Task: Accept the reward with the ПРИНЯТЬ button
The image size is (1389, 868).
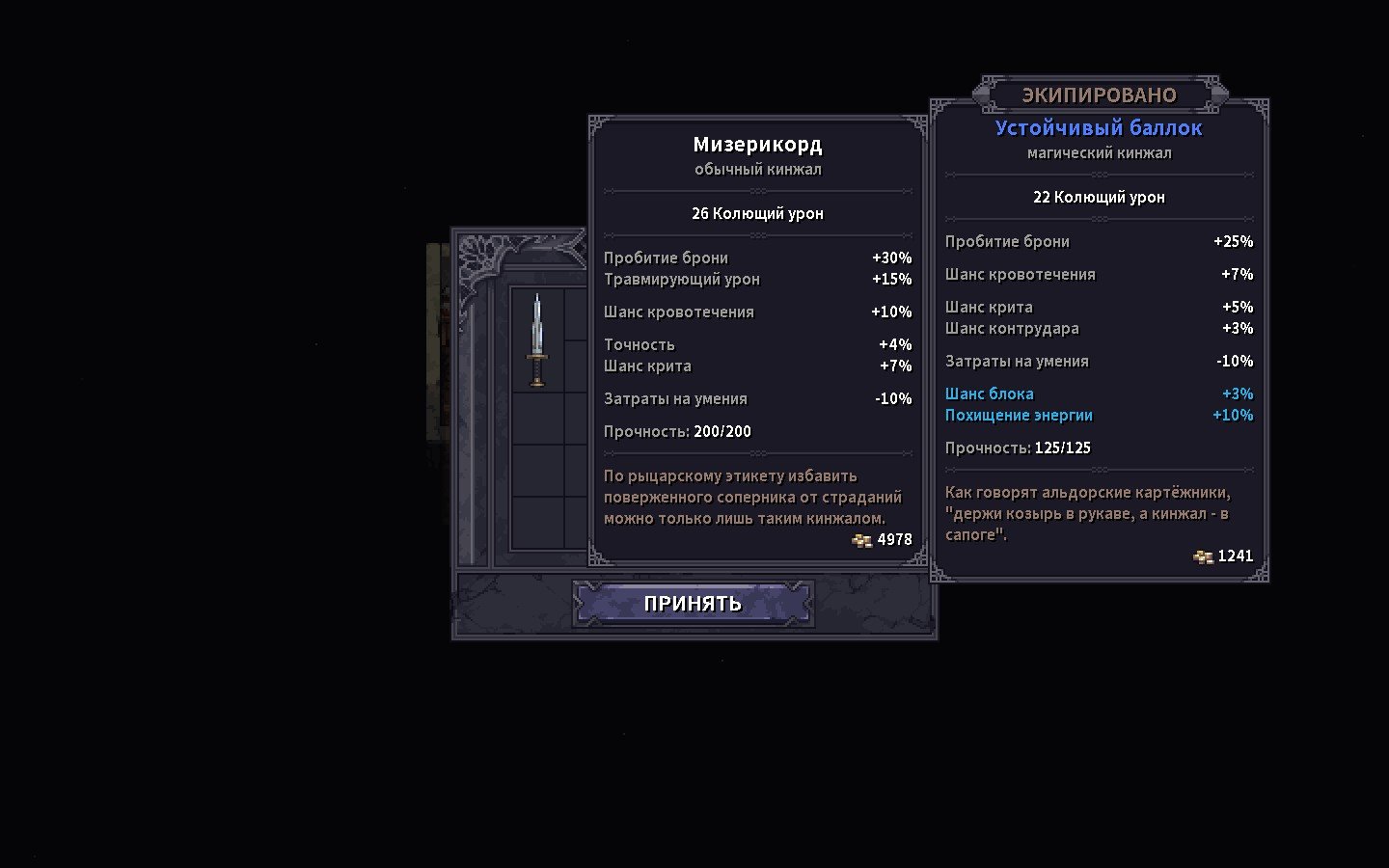Action: 693,604
